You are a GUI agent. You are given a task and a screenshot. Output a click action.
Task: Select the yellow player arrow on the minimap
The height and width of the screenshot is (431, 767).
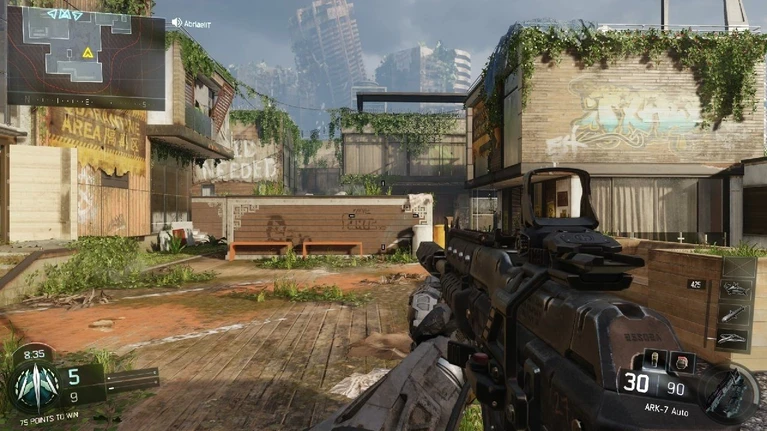point(88,52)
